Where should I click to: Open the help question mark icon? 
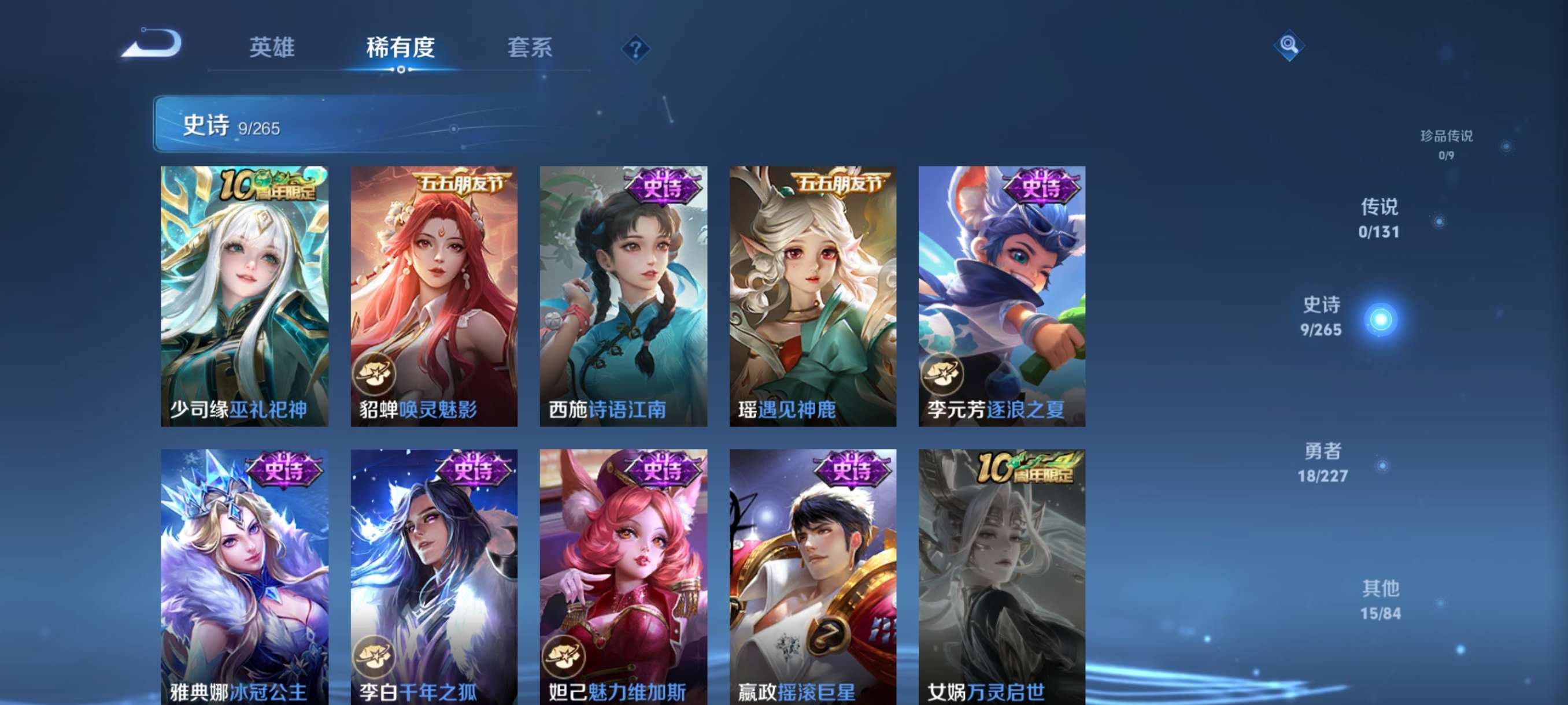(635, 50)
